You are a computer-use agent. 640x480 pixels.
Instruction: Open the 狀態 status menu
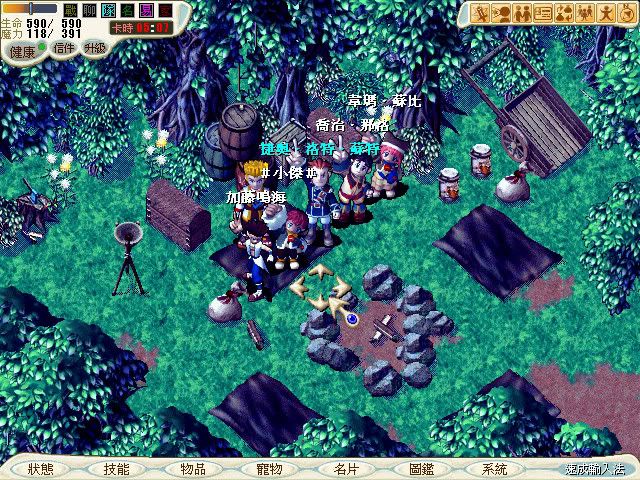pyautogui.click(x=41, y=468)
